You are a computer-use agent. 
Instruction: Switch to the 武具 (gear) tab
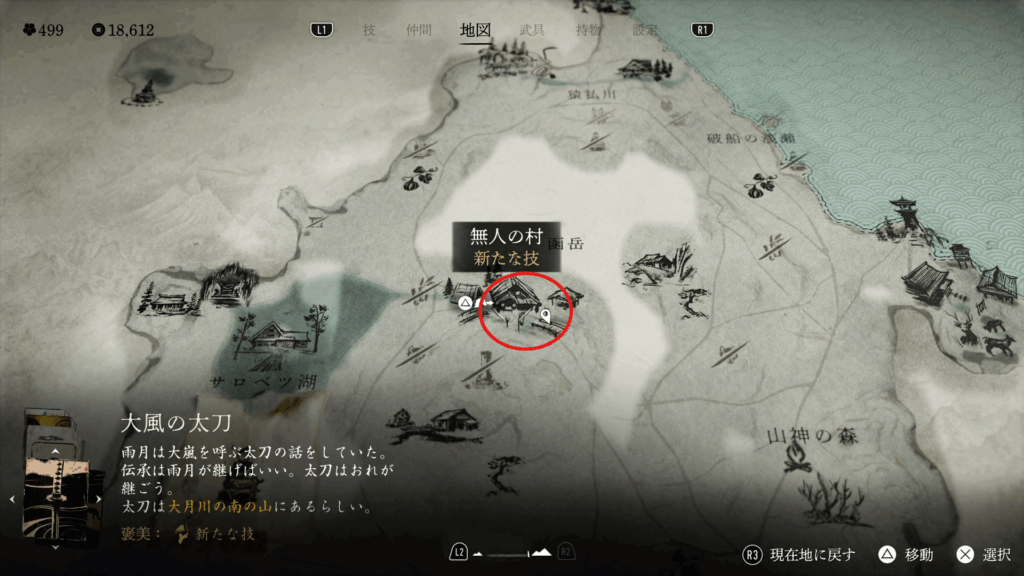tap(532, 30)
